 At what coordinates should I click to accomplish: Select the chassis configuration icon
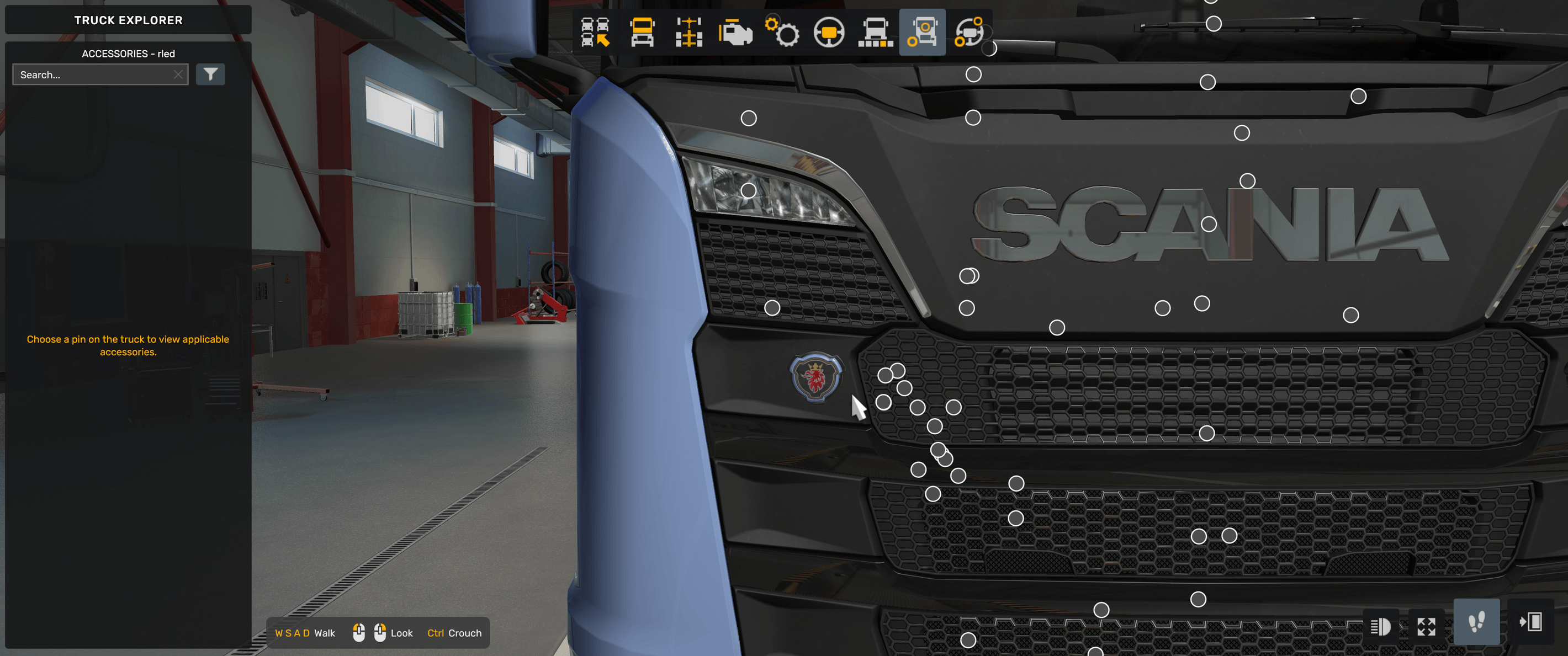click(x=688, y=34)
